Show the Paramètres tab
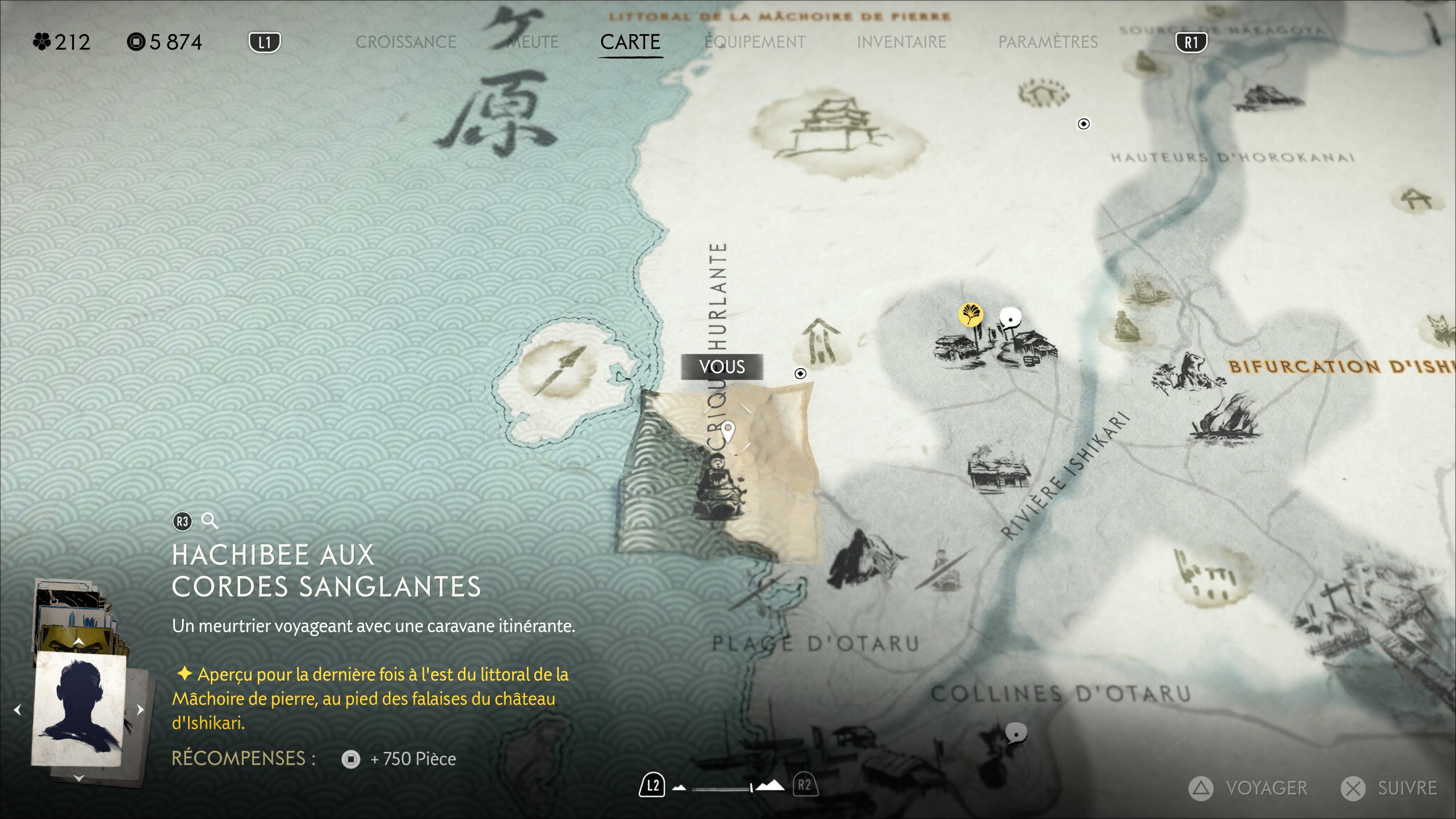Viewport: 1456px width, 819px height. click(1048, 42)
